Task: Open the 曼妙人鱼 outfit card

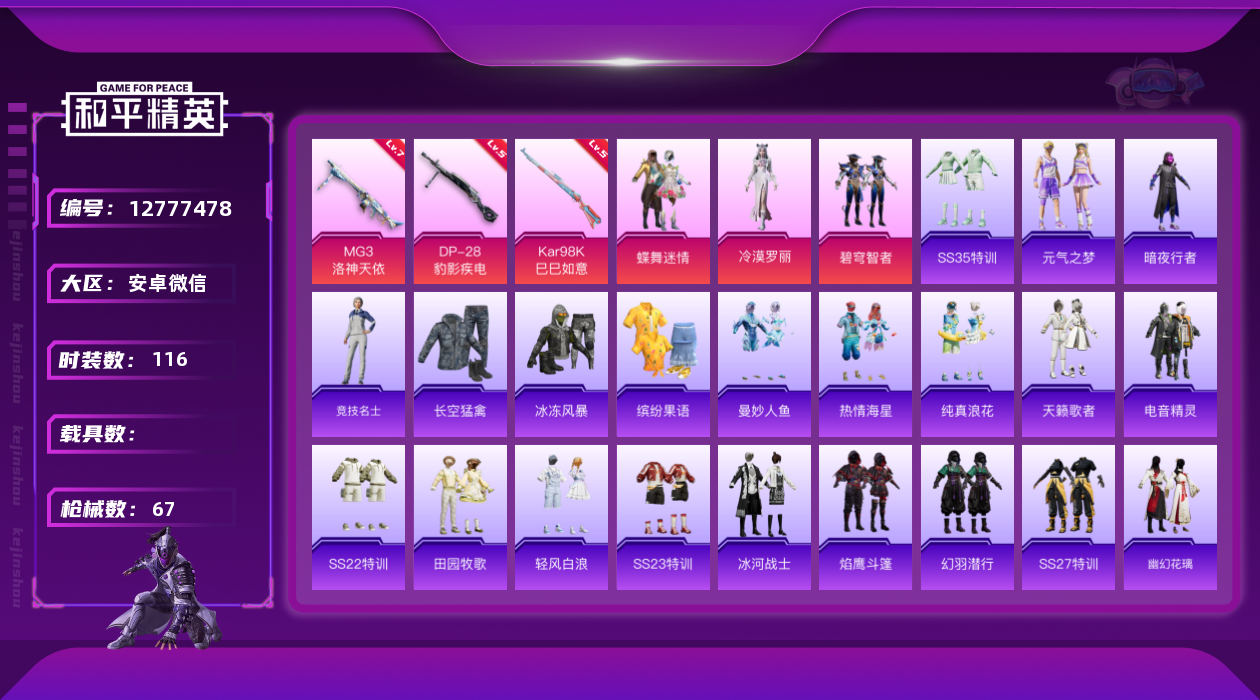Action: click(764, 364)
